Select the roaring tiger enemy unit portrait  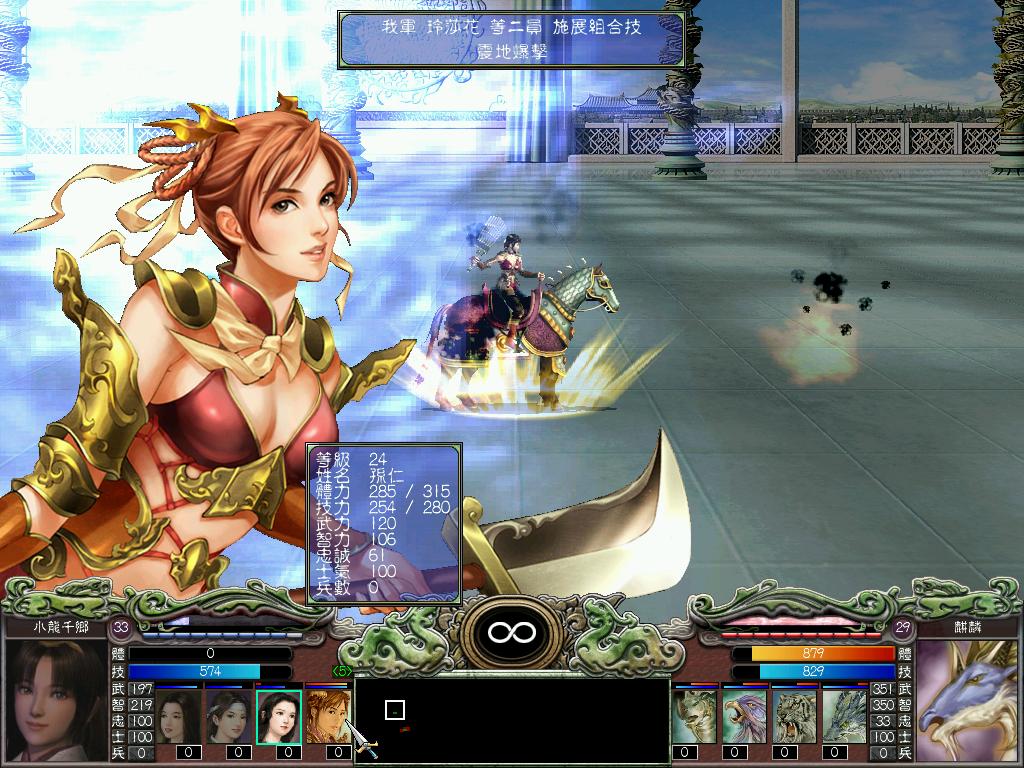coord(795,716)
